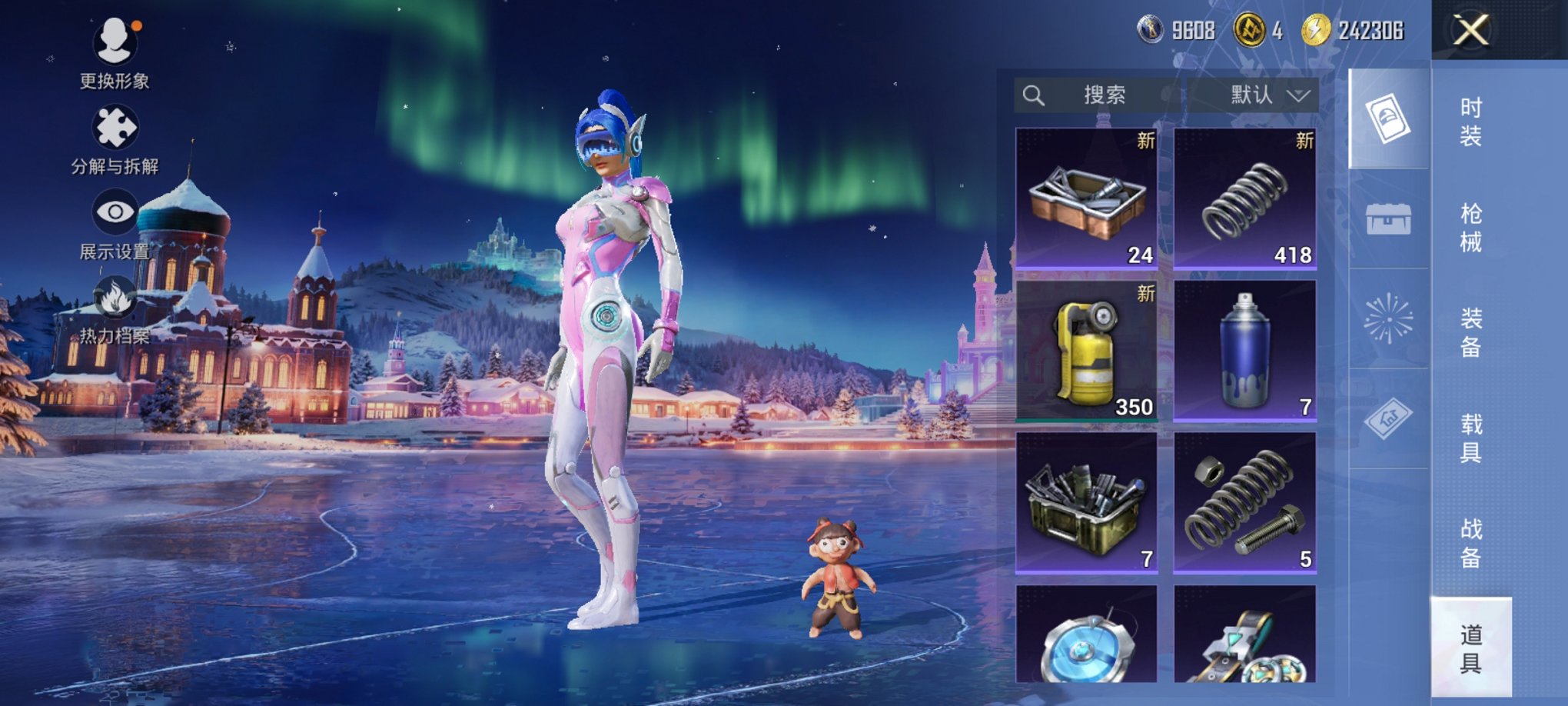1568x706 pixels.
Task: Open 展示设置 display settings
Action: (115, 224)
